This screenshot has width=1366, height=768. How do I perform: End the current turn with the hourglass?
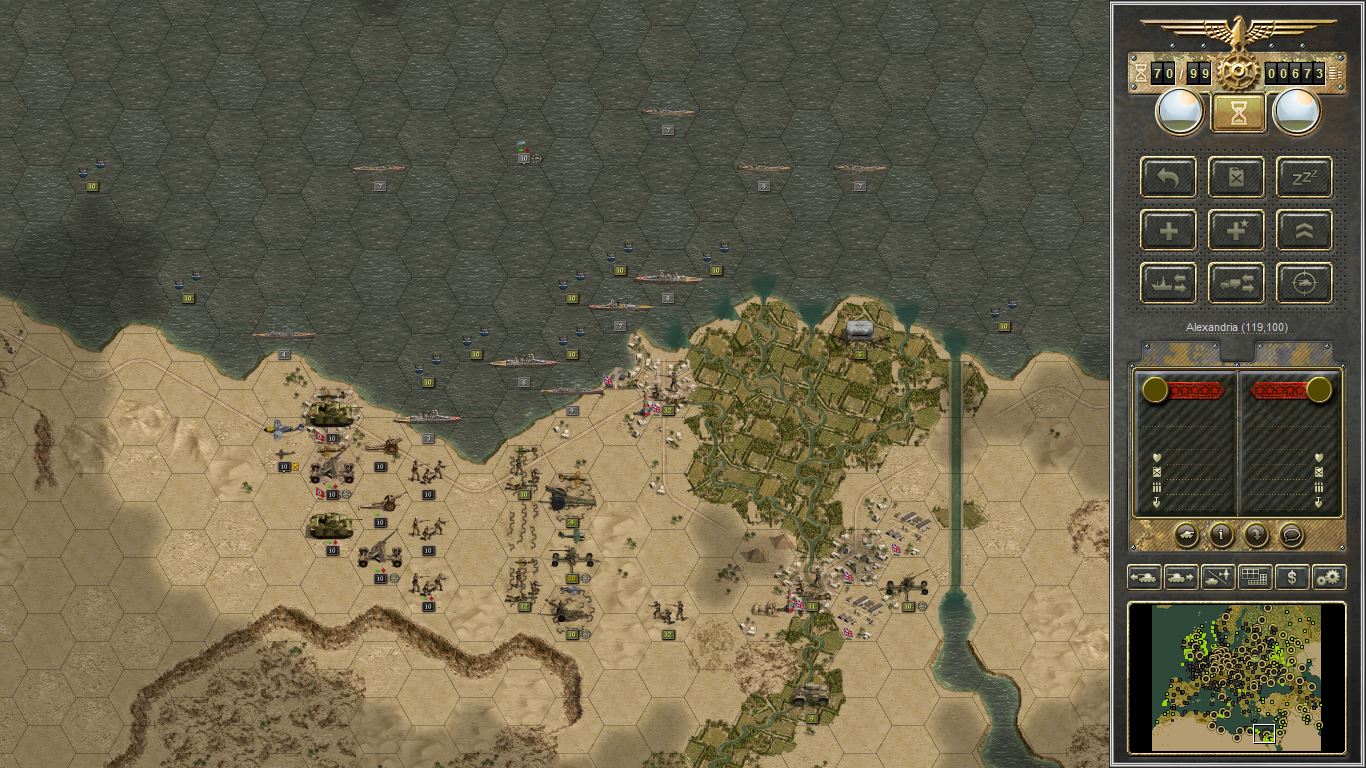[1237, 112]
